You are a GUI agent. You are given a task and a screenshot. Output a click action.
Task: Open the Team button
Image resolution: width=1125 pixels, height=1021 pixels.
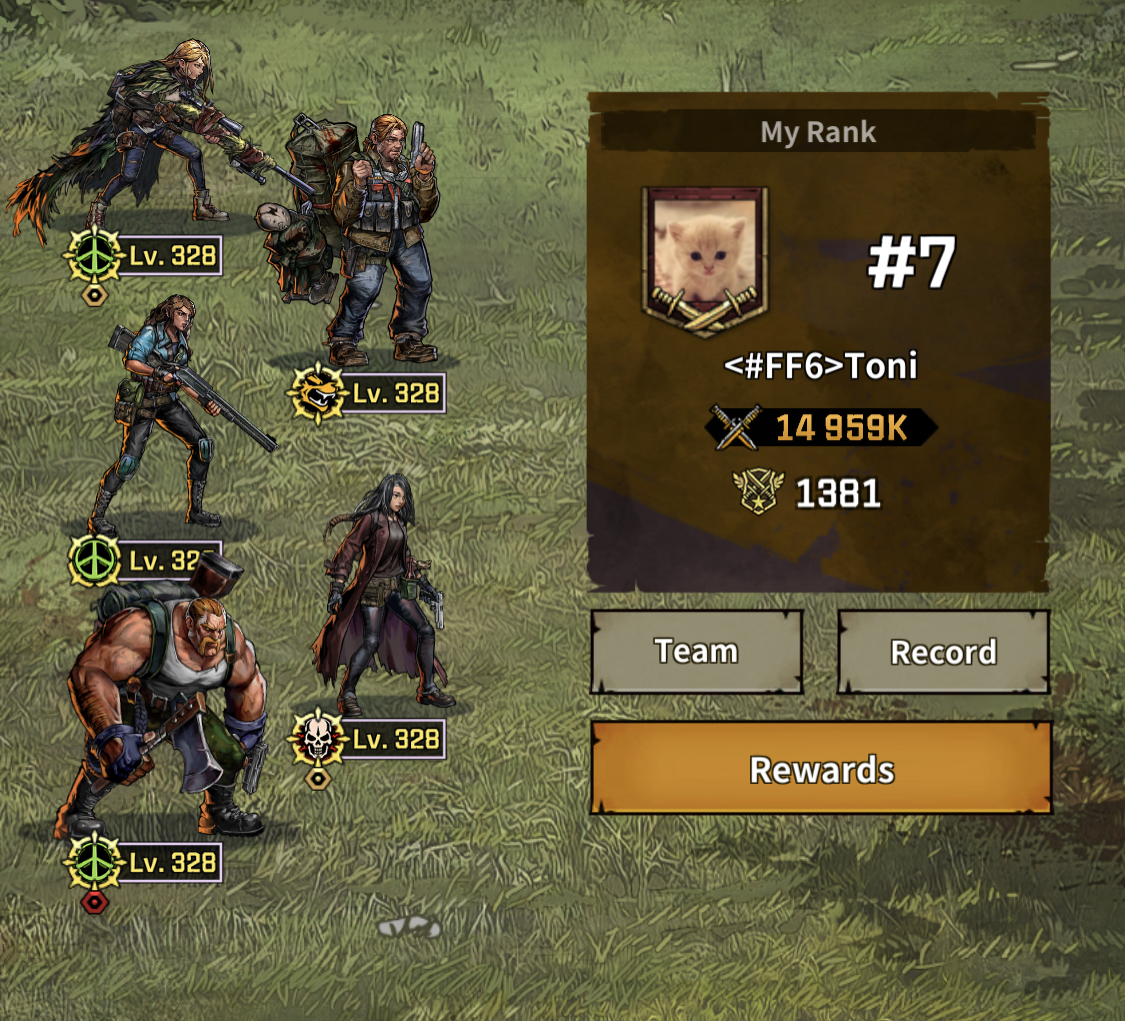click(x=696, y=652)
